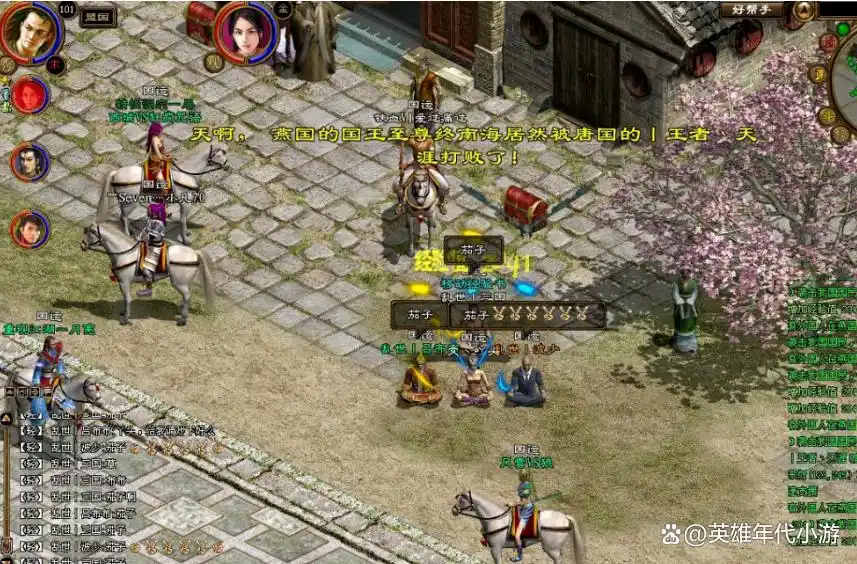
Task: Click your own character portrait
Action: coord(29,31)
